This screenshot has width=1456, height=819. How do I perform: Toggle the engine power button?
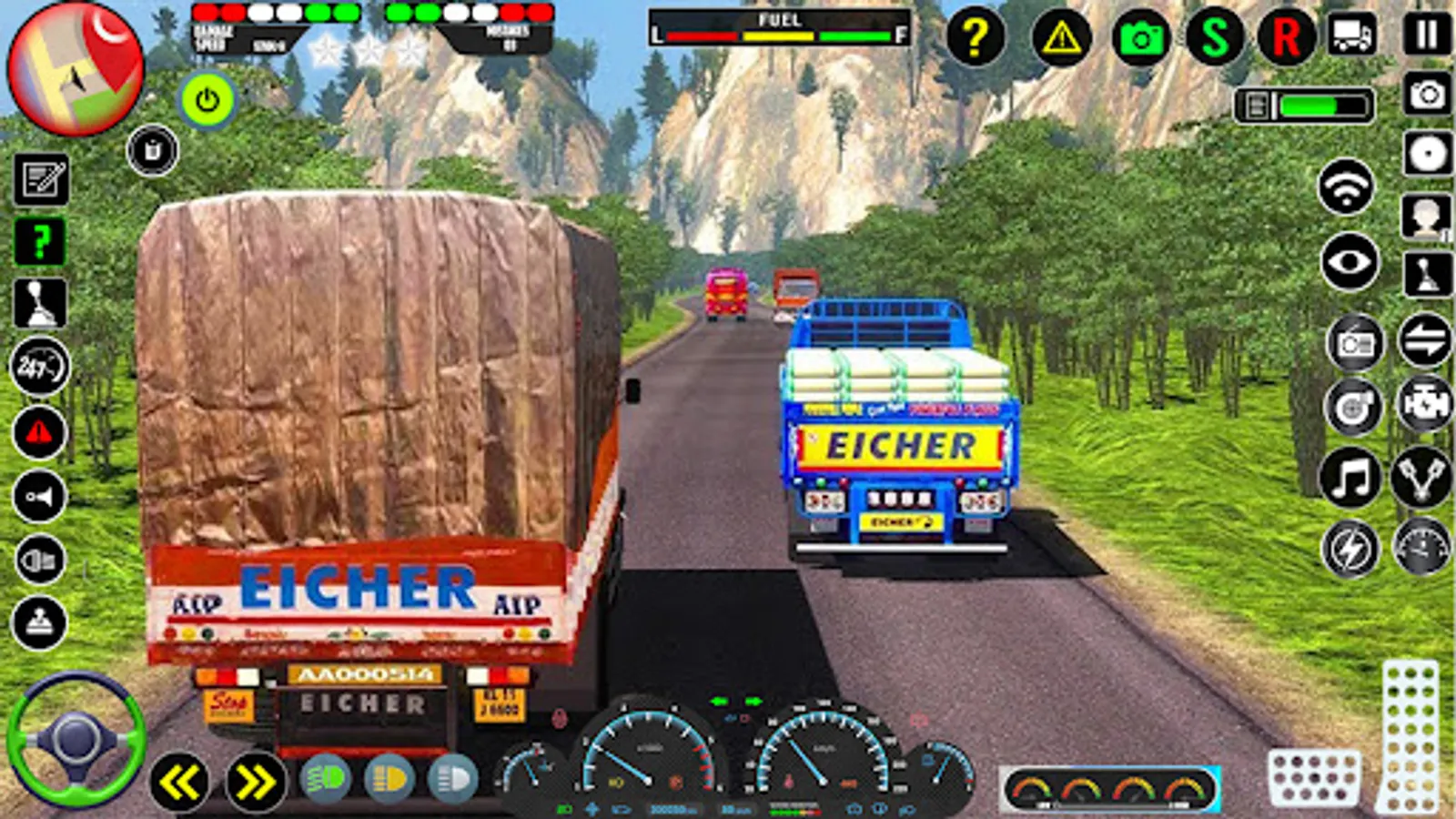coord(207,100)
